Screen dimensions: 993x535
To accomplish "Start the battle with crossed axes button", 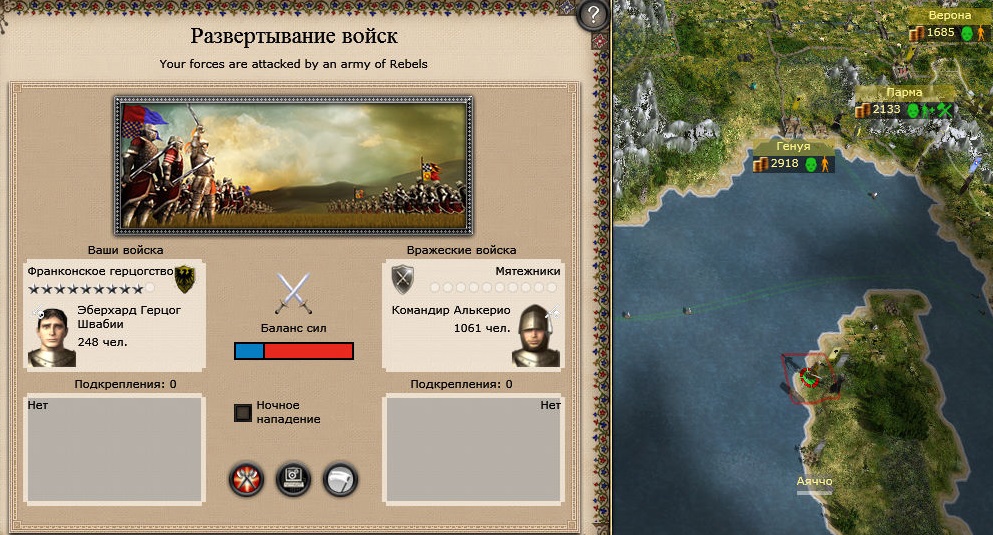I will [x=246, y=480].
